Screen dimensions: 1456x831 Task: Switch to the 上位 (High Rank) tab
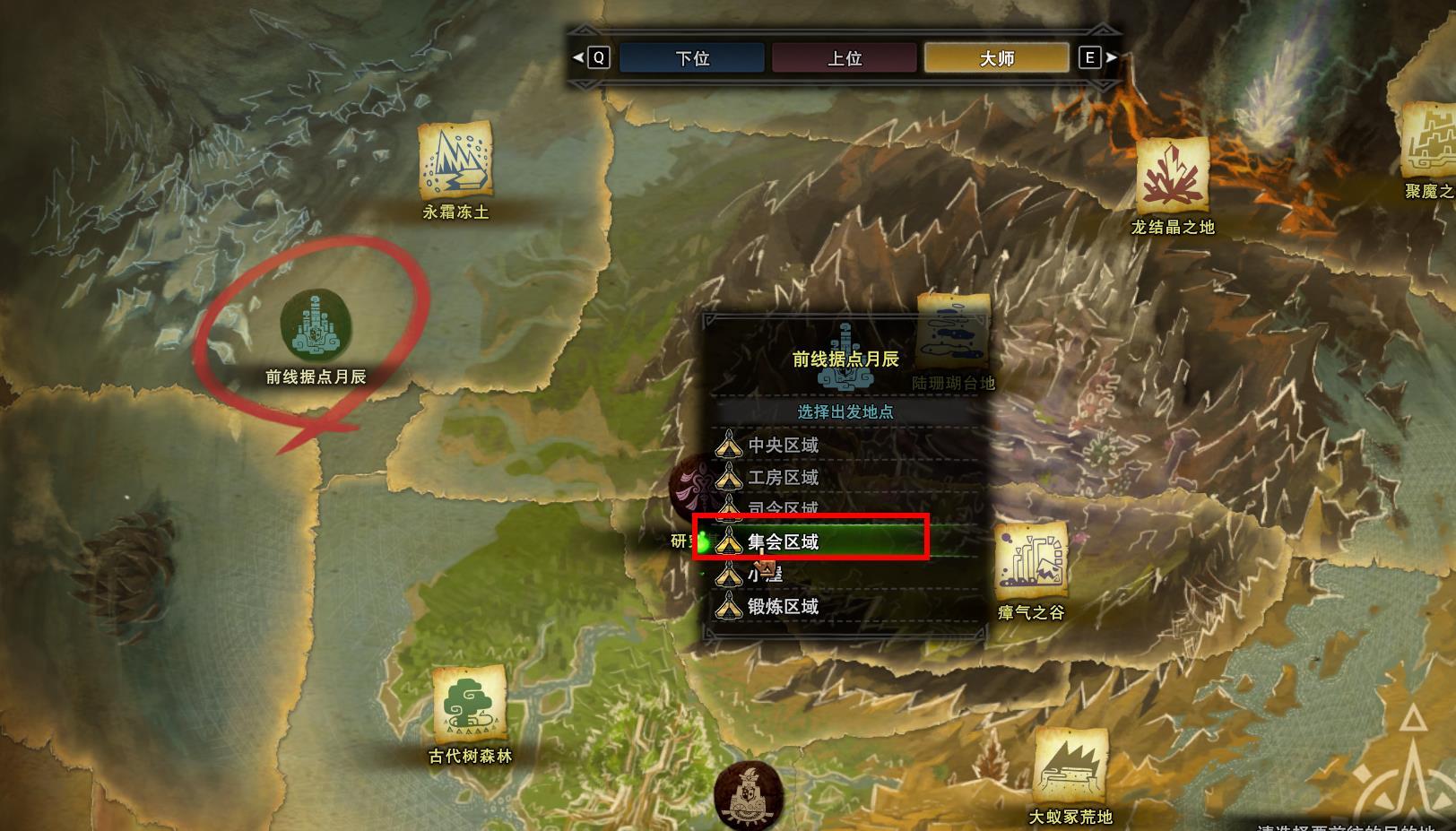(843, 57)
